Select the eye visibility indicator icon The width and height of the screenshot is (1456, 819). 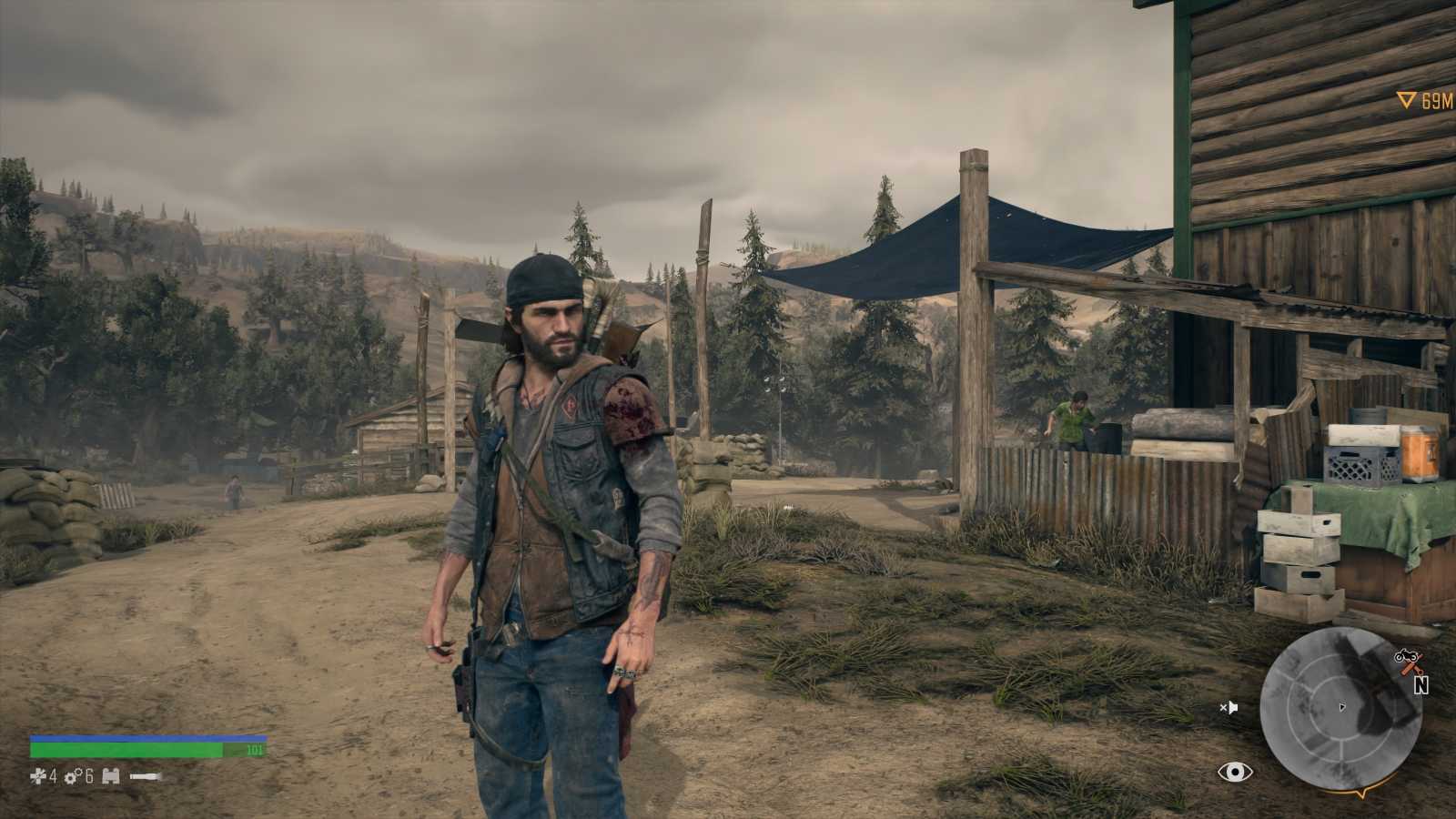1235,773
